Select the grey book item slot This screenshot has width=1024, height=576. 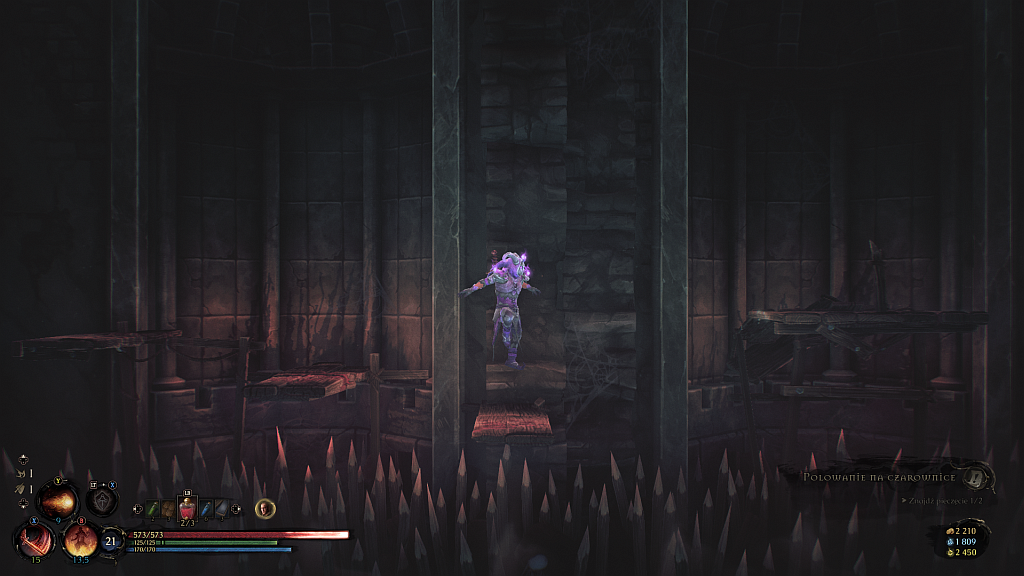(221, 510)
